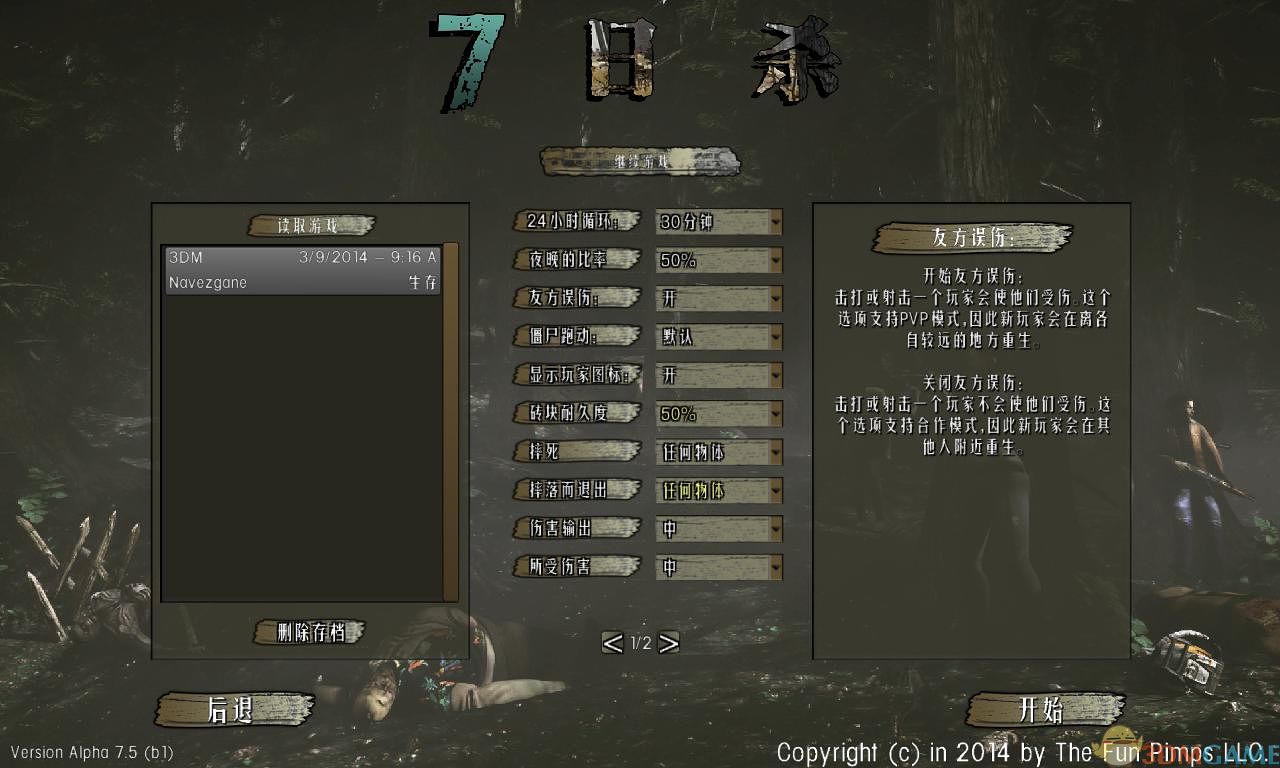The height and width of the screenshot is (768, 1280).
Task: Open the 显示玩家图标 setting dropdown
Action: pos(718,375)
